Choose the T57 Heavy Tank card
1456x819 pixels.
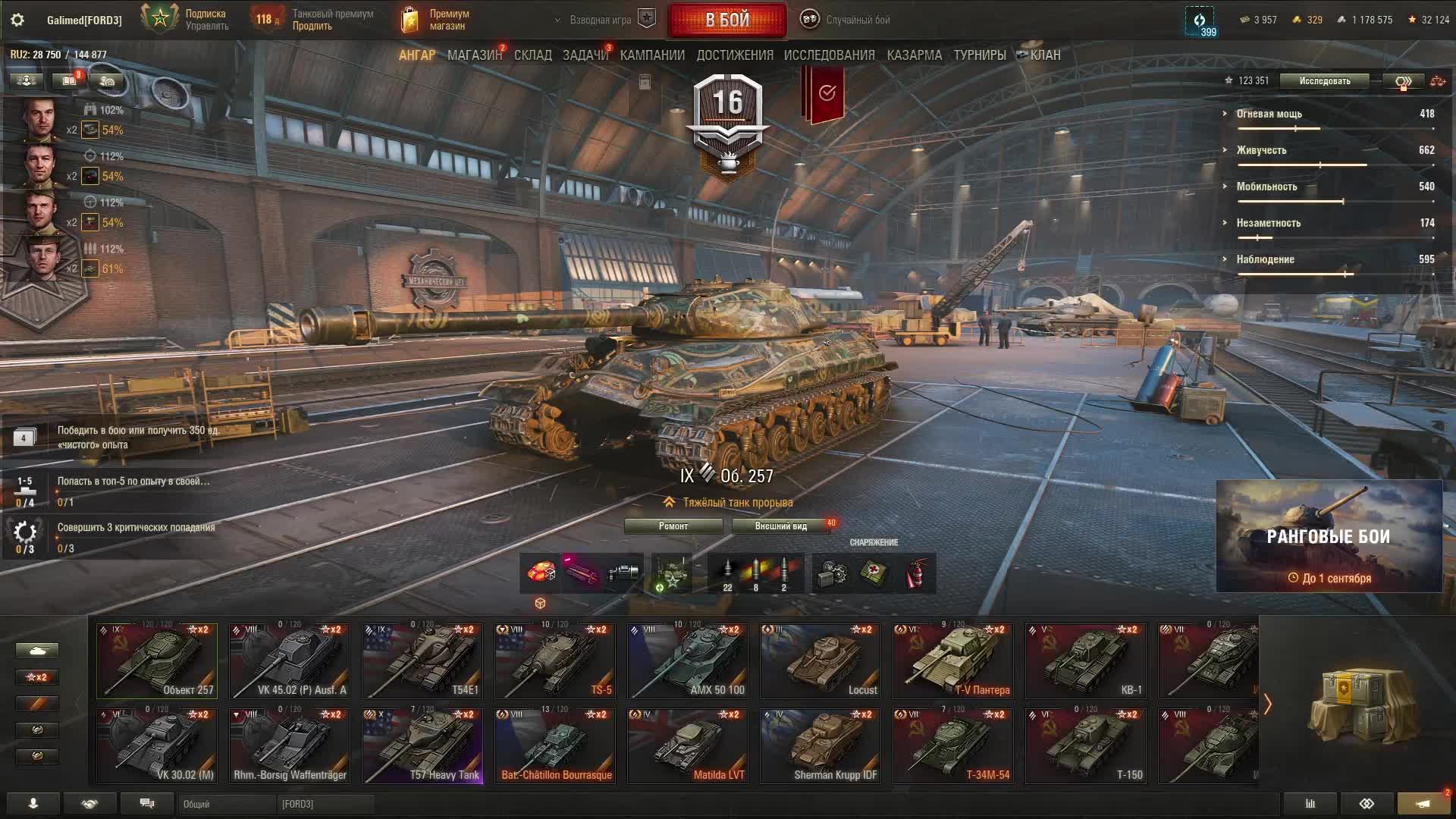coord(422,745)
